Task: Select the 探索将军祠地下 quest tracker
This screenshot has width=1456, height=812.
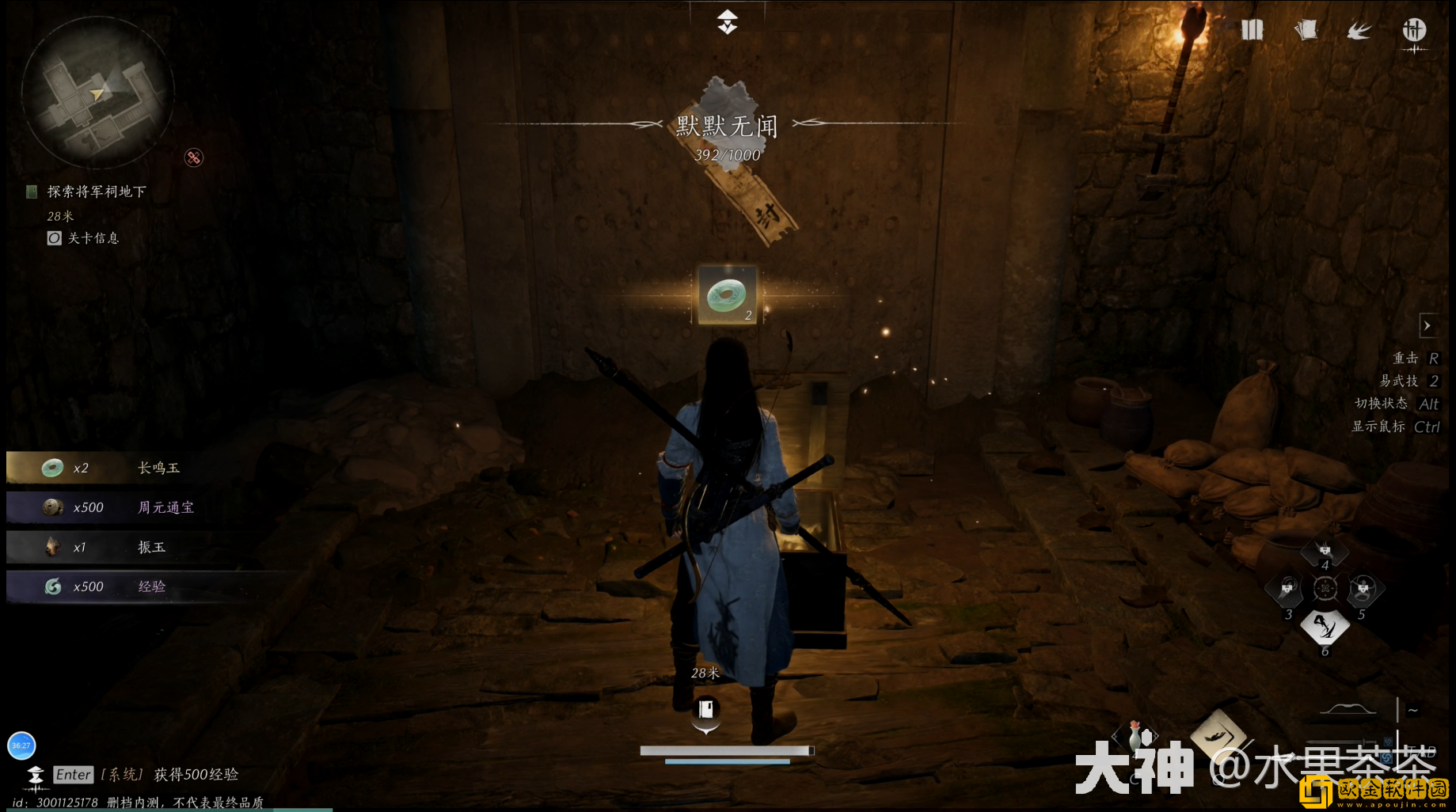Action: coord(96,192)
